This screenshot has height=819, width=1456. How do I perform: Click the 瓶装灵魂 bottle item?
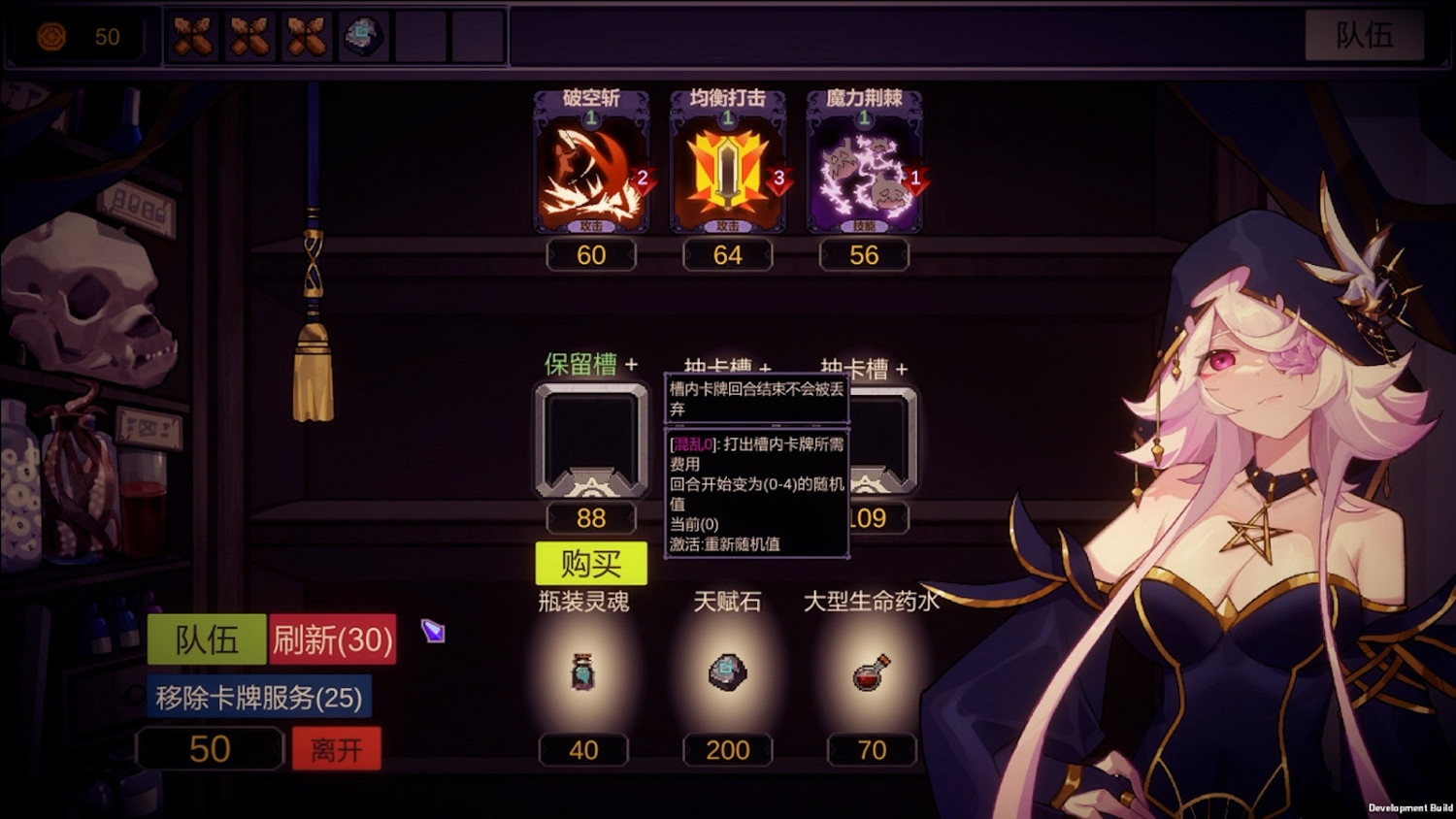[x=582, y=672]
